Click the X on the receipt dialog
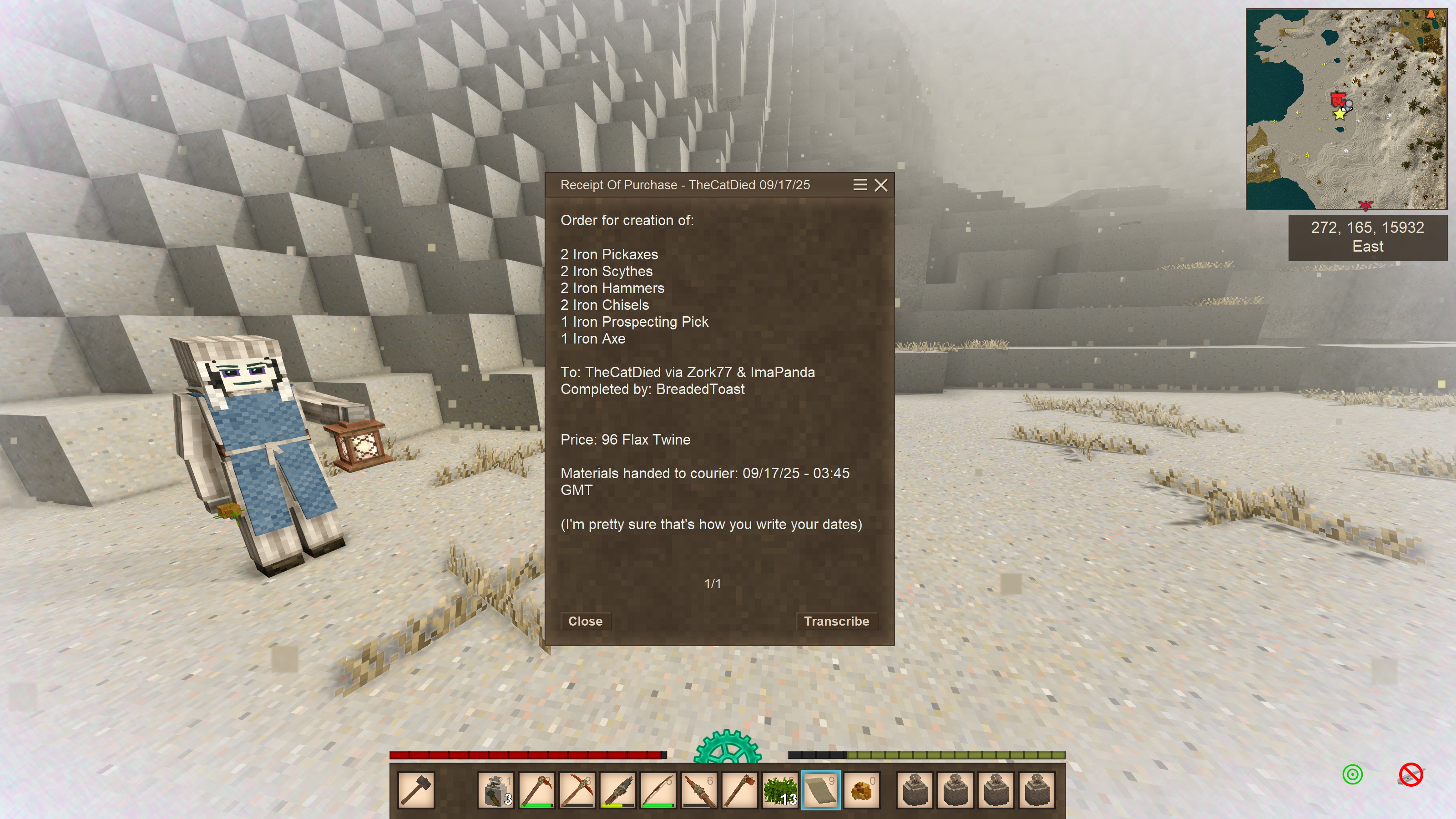The image size is (1456, 819). 880,185
